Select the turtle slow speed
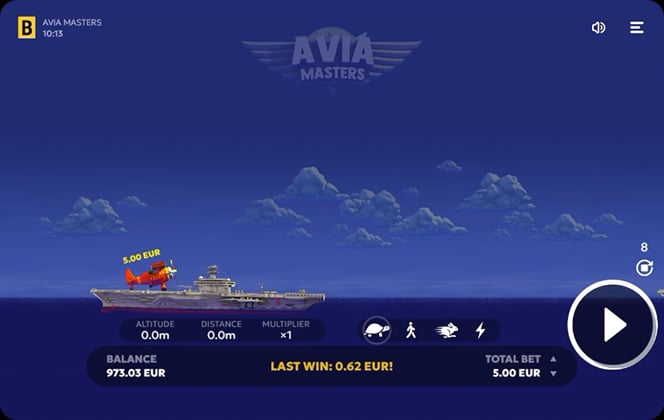 pyautogui.click(x=377, y=330)
